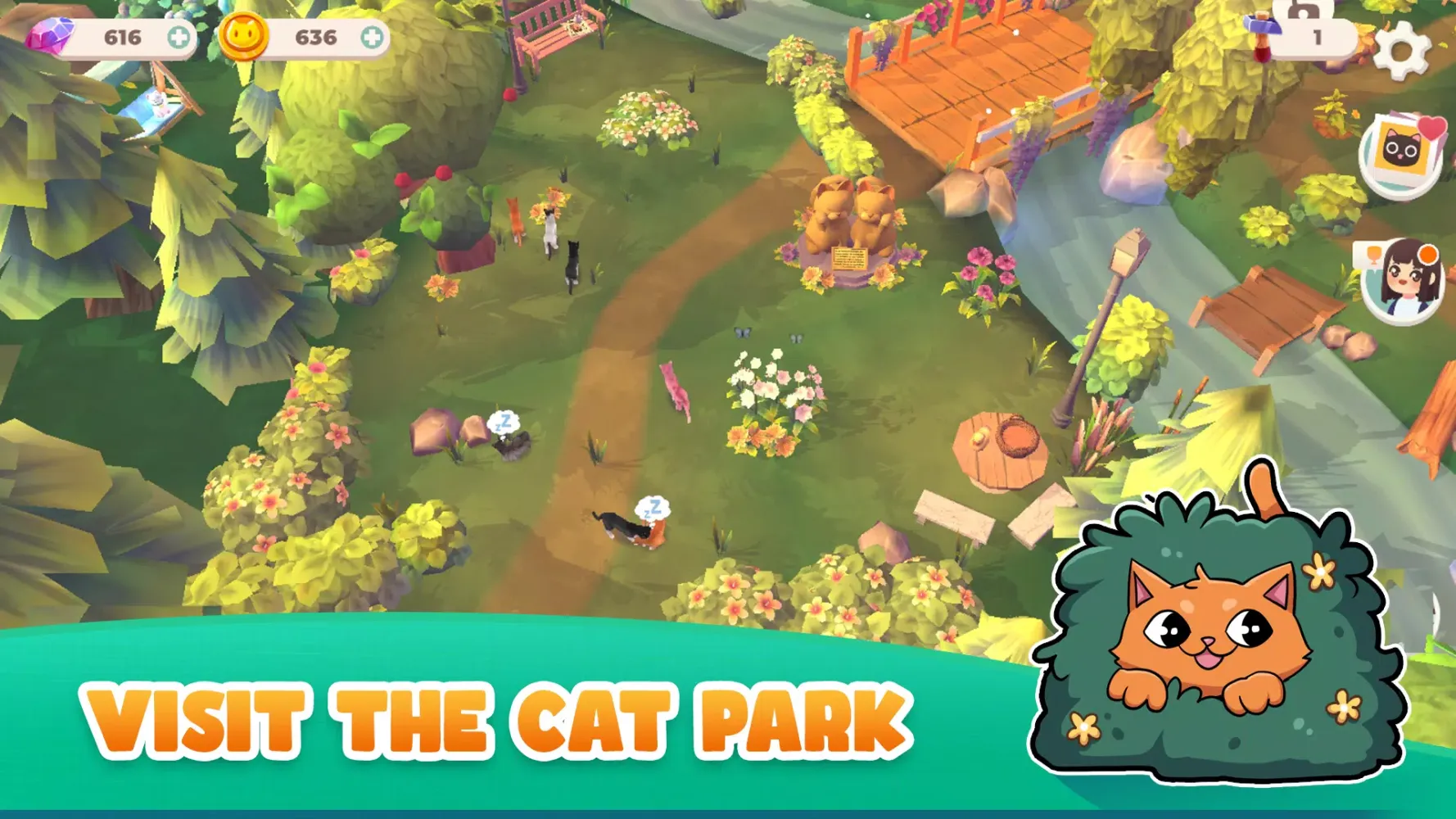Screen dimensions: 1456x819
Task: Tap the heart badge on the photo album
Action: tap(1431, 129)
